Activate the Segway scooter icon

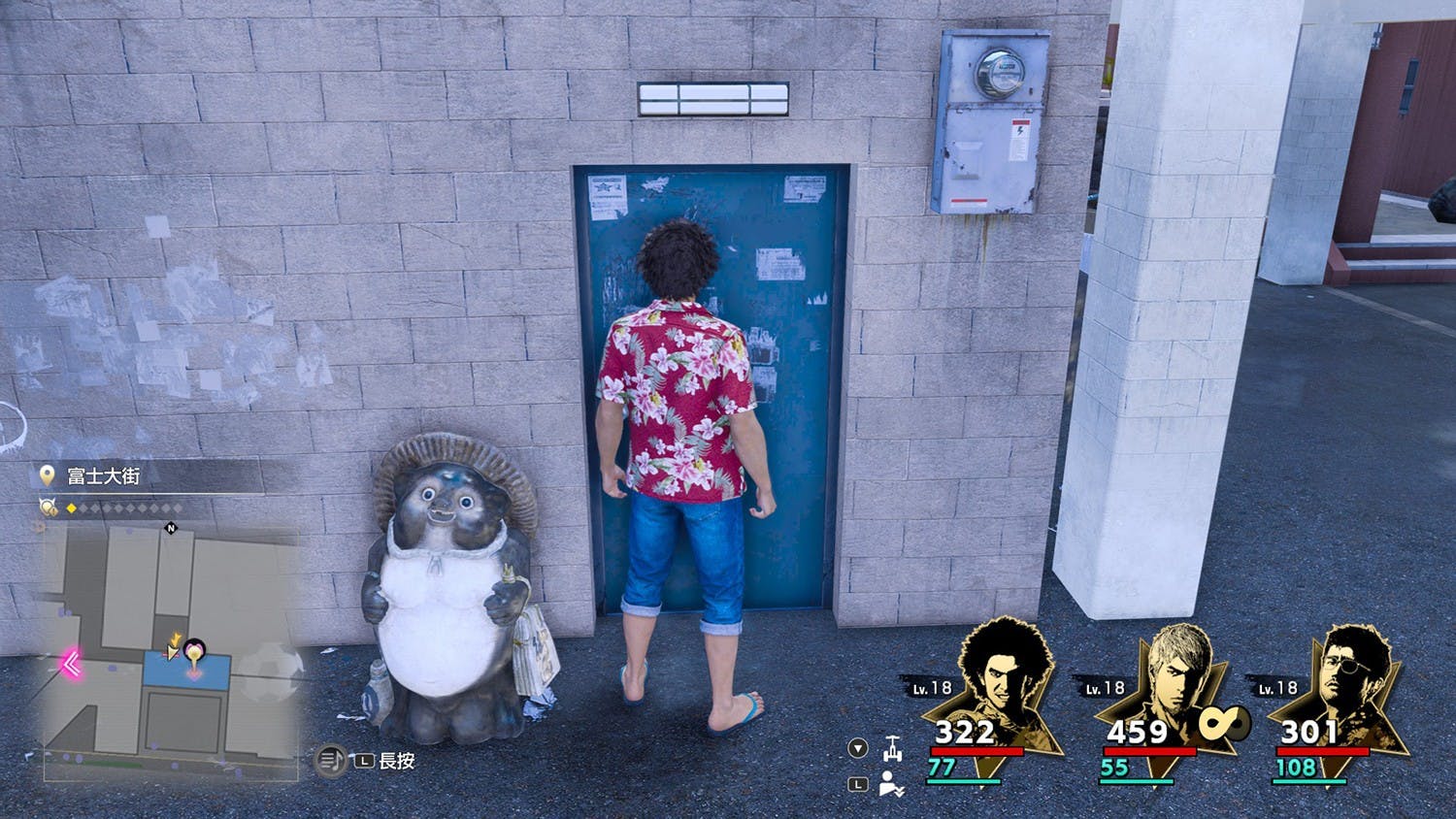[x=892, y=748]
